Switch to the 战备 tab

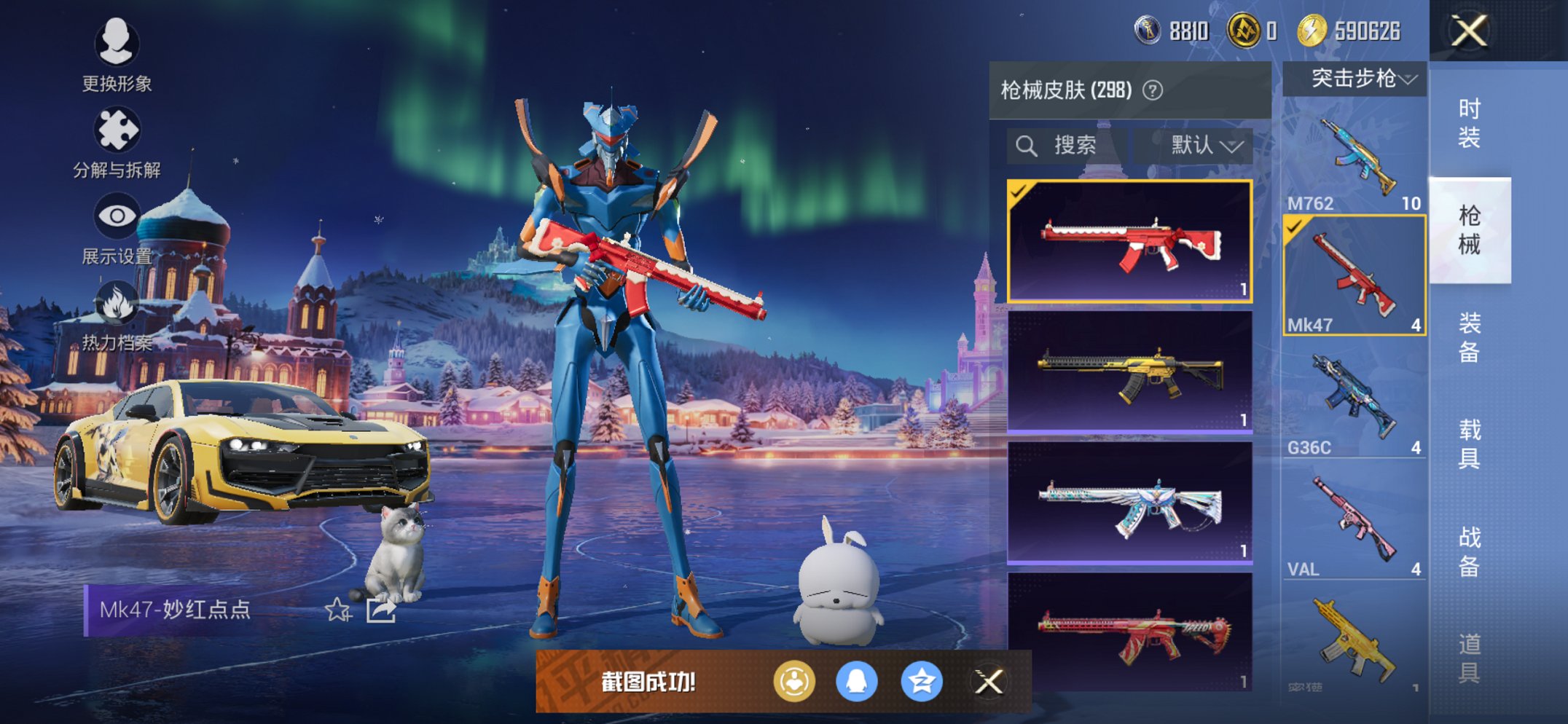[x=1469, y=551]
